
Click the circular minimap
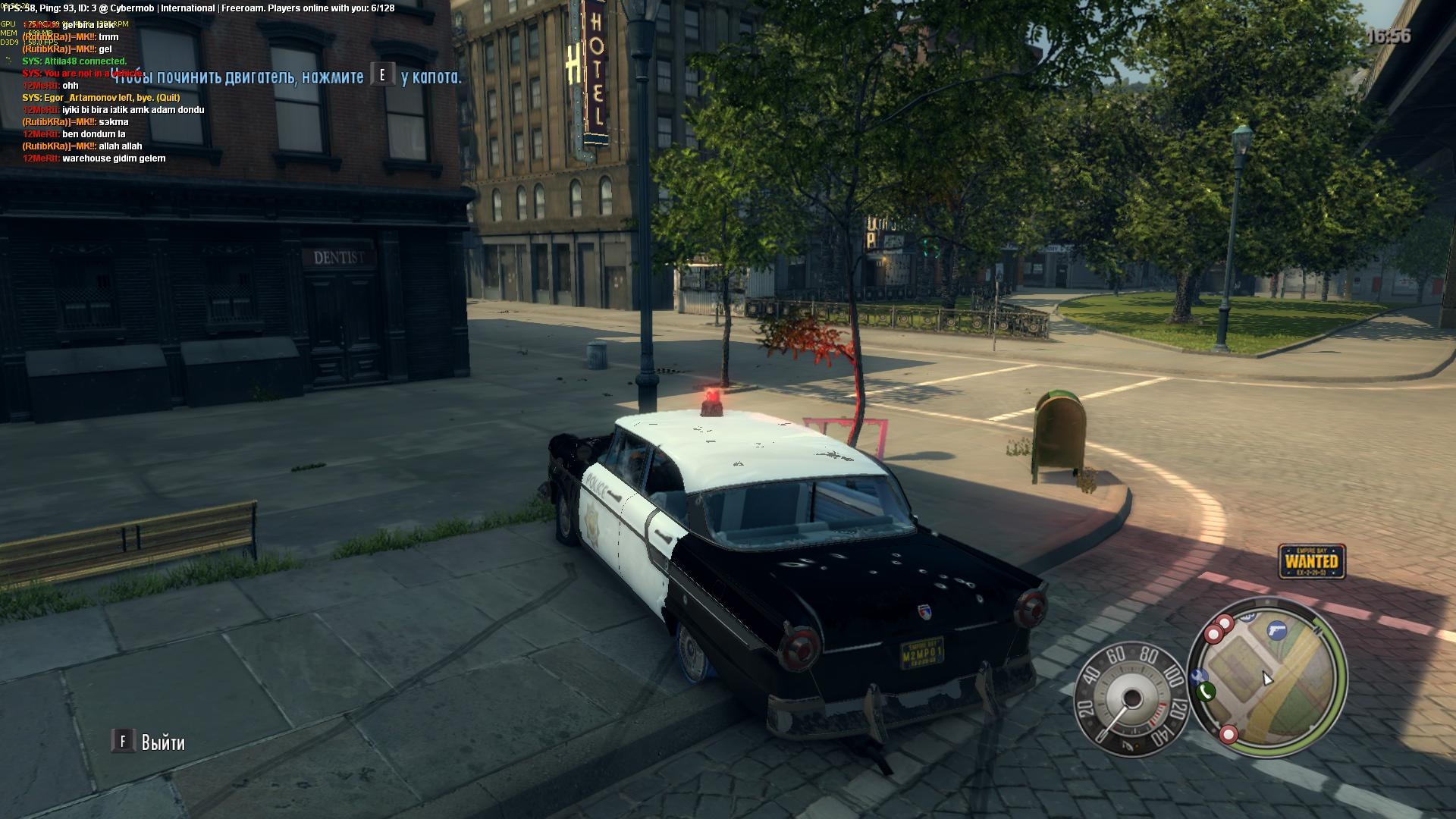(1266, 679)
